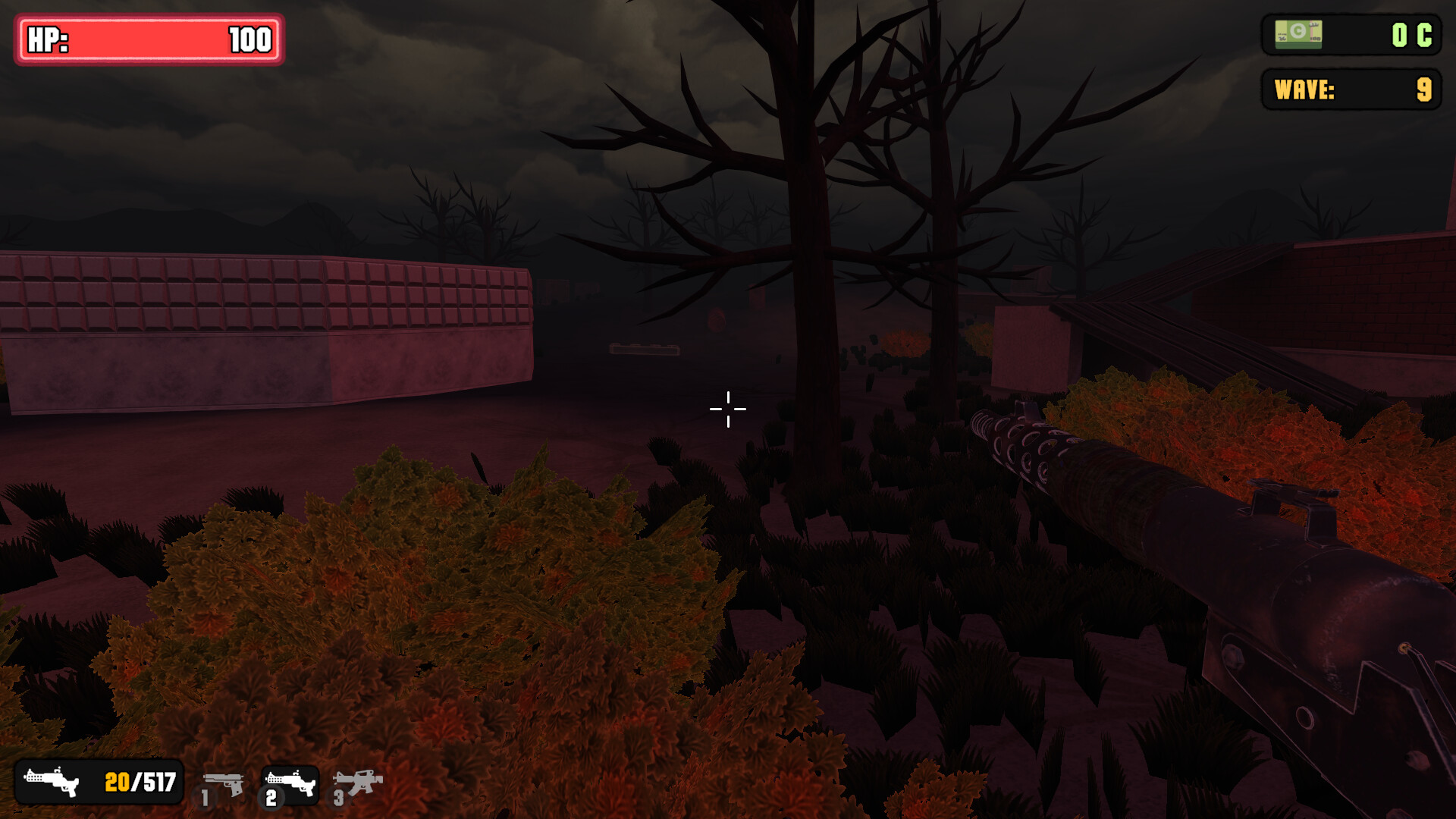Expand the WAVE: 9 counter panel
This screenshot has width=1456, height=819.
[x=1351, y=91]
